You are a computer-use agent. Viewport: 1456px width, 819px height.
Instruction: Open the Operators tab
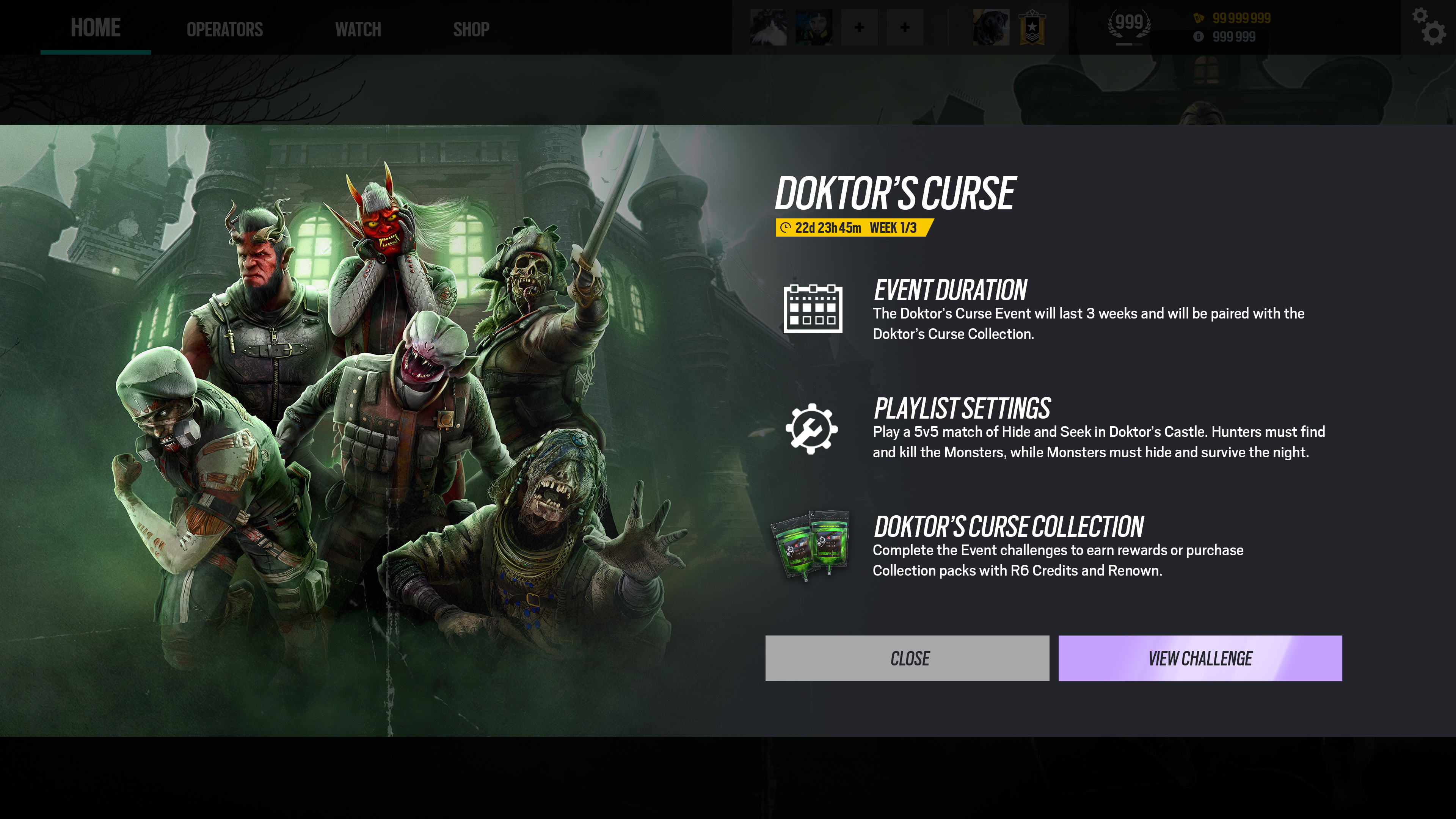point(224,30)
